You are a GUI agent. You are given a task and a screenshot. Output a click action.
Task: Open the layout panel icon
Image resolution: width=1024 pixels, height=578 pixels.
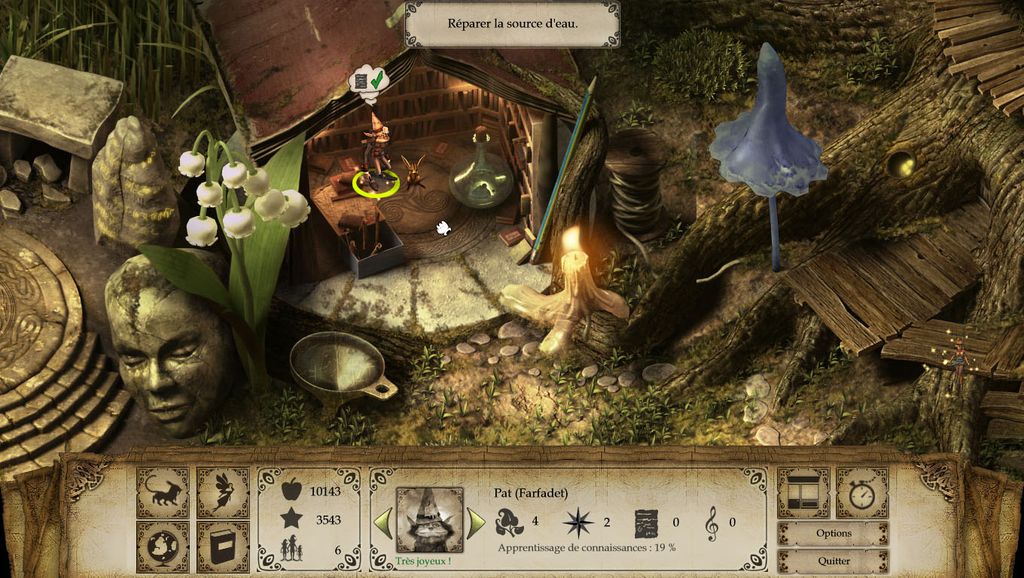pyautogui.click(x=803, y=492)
